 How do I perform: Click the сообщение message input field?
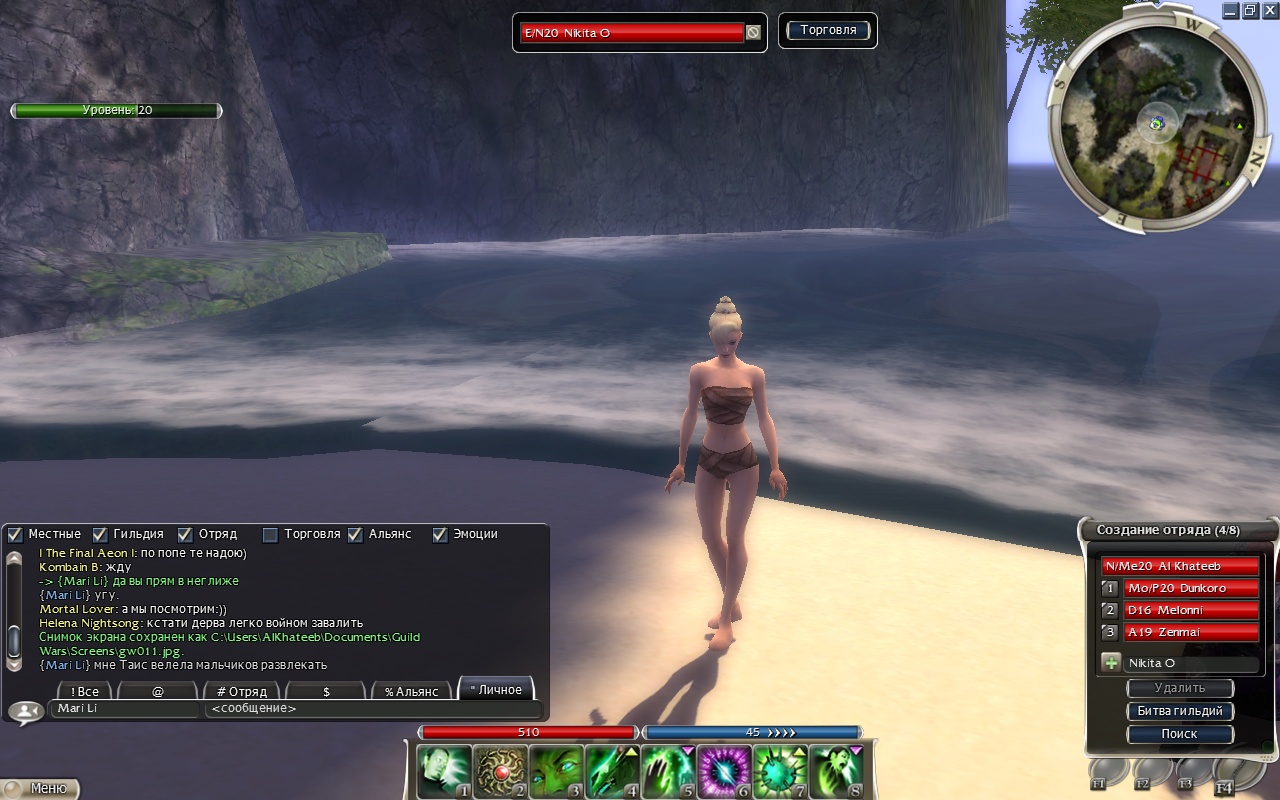click(x=372, y=709)
